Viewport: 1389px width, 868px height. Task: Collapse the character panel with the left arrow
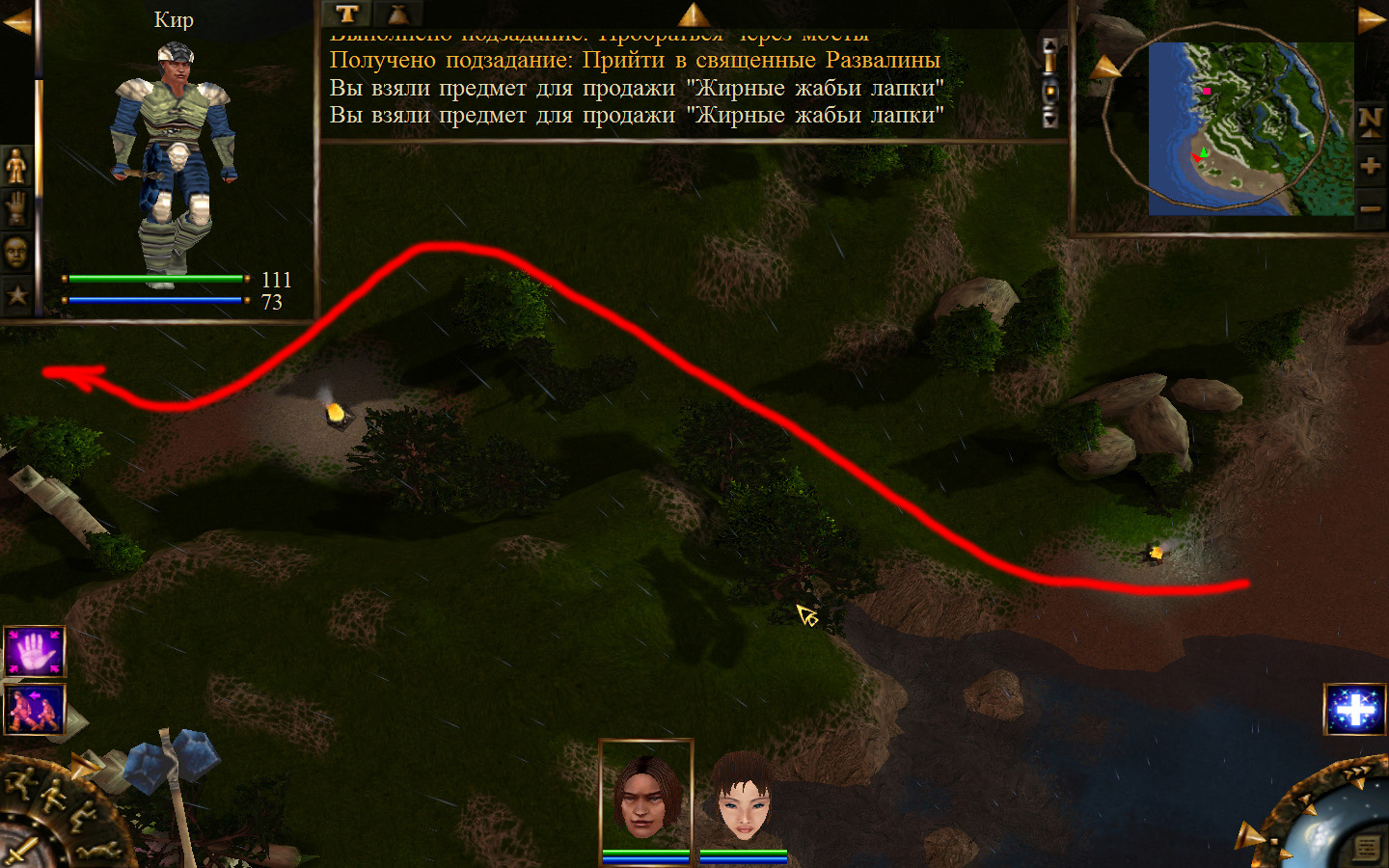[16, 21]
